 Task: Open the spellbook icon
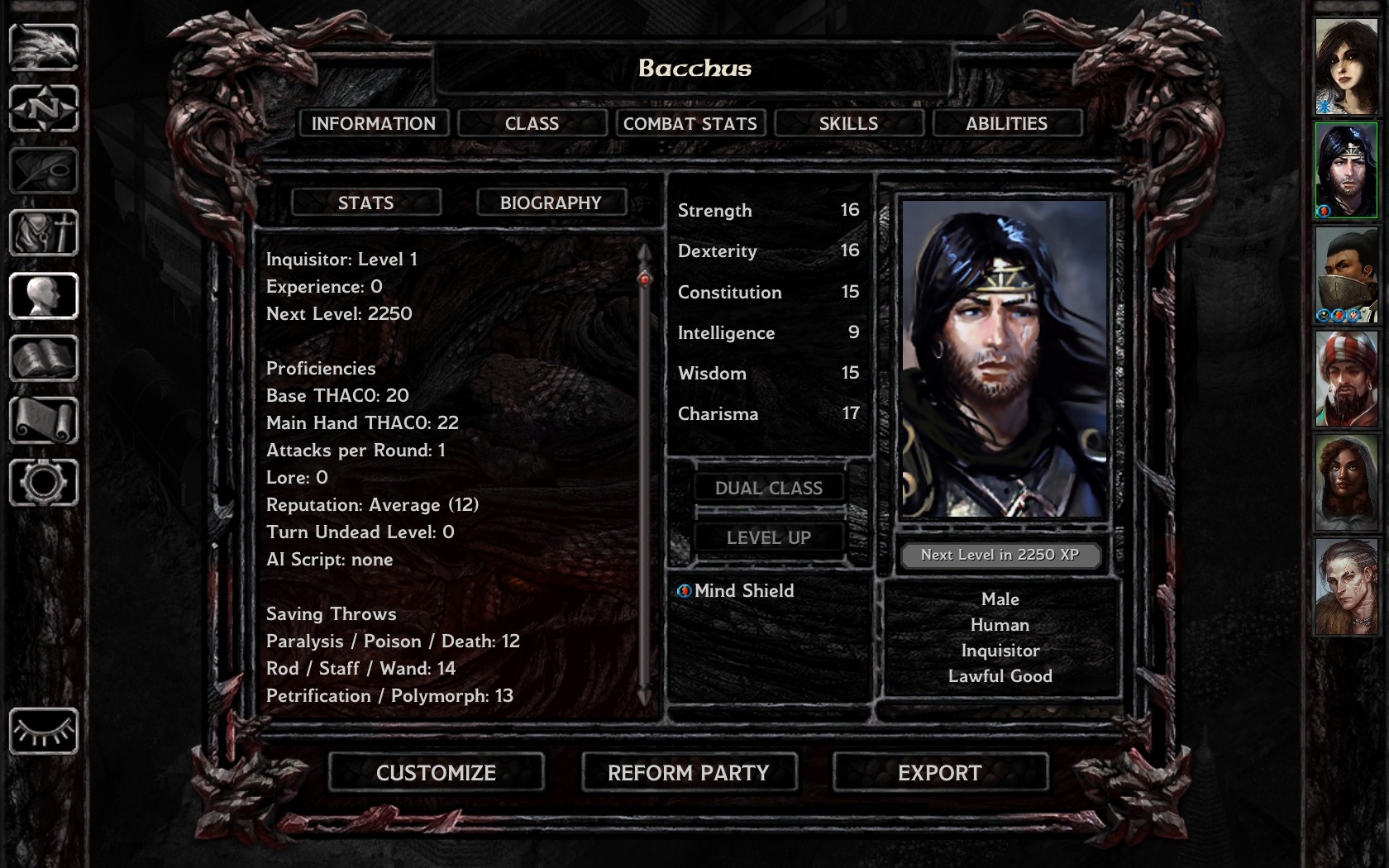coord(44,358)
